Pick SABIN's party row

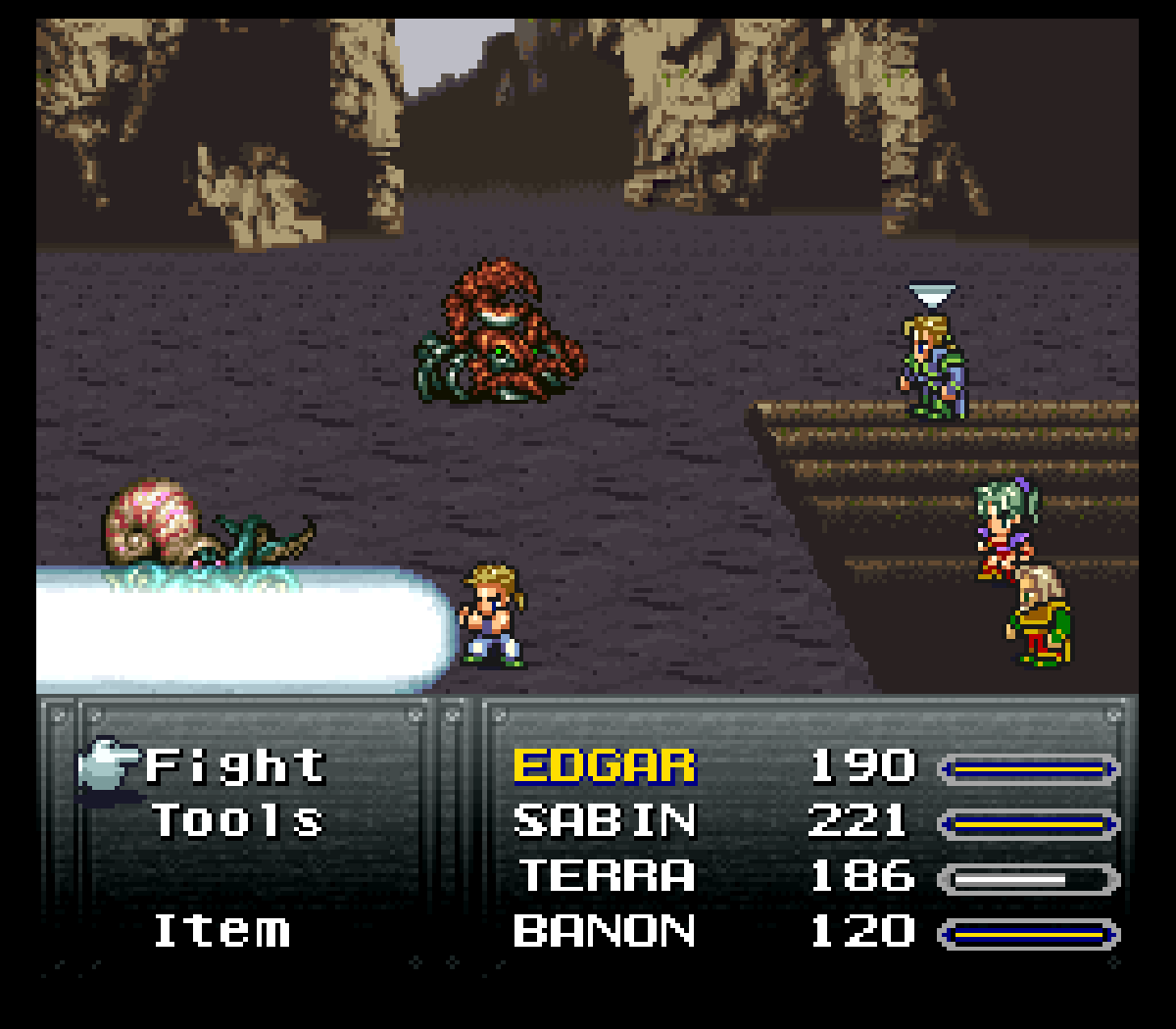[x=605, y=821]
